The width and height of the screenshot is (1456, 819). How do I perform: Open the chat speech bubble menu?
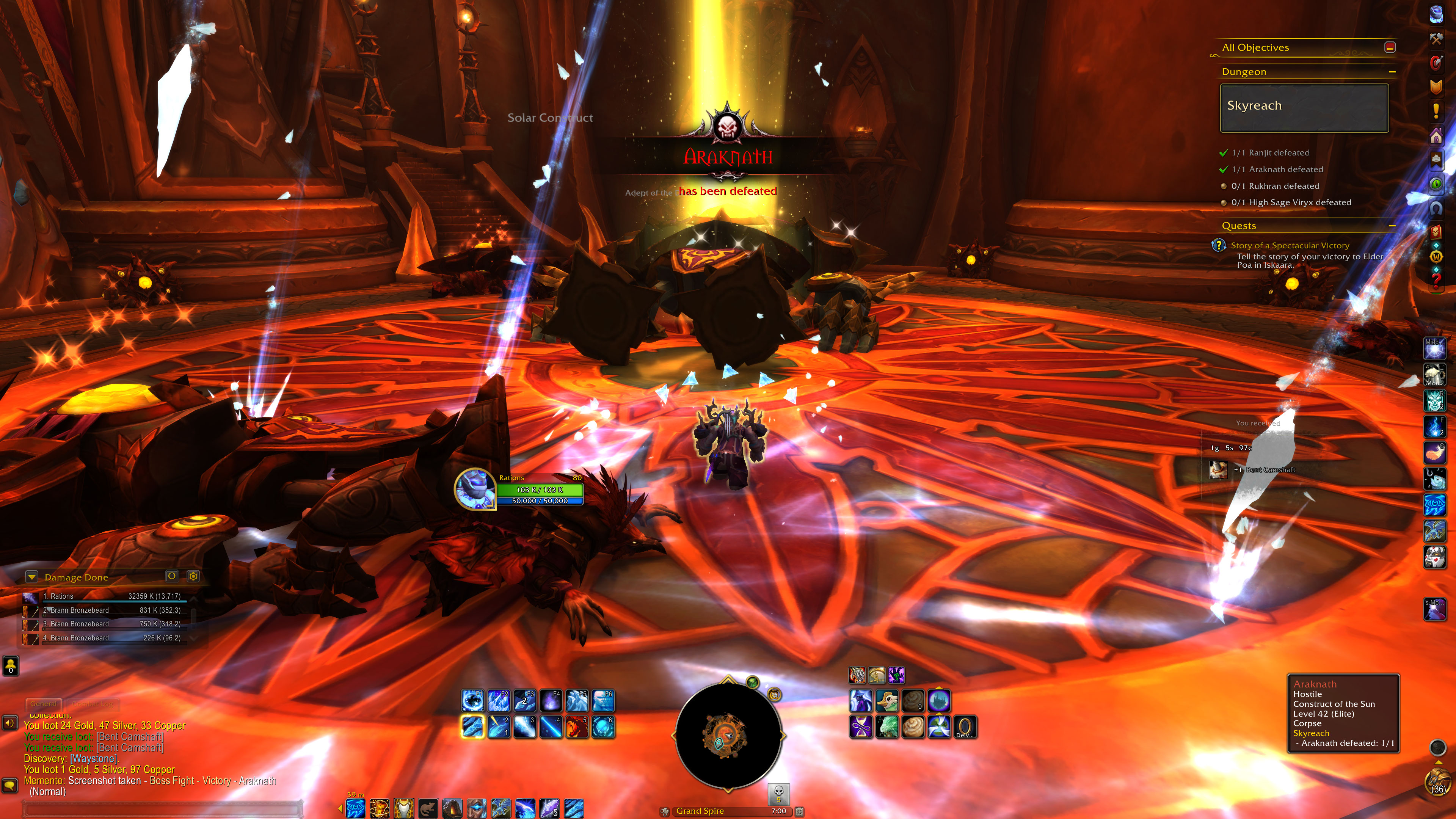click(9, 785)
